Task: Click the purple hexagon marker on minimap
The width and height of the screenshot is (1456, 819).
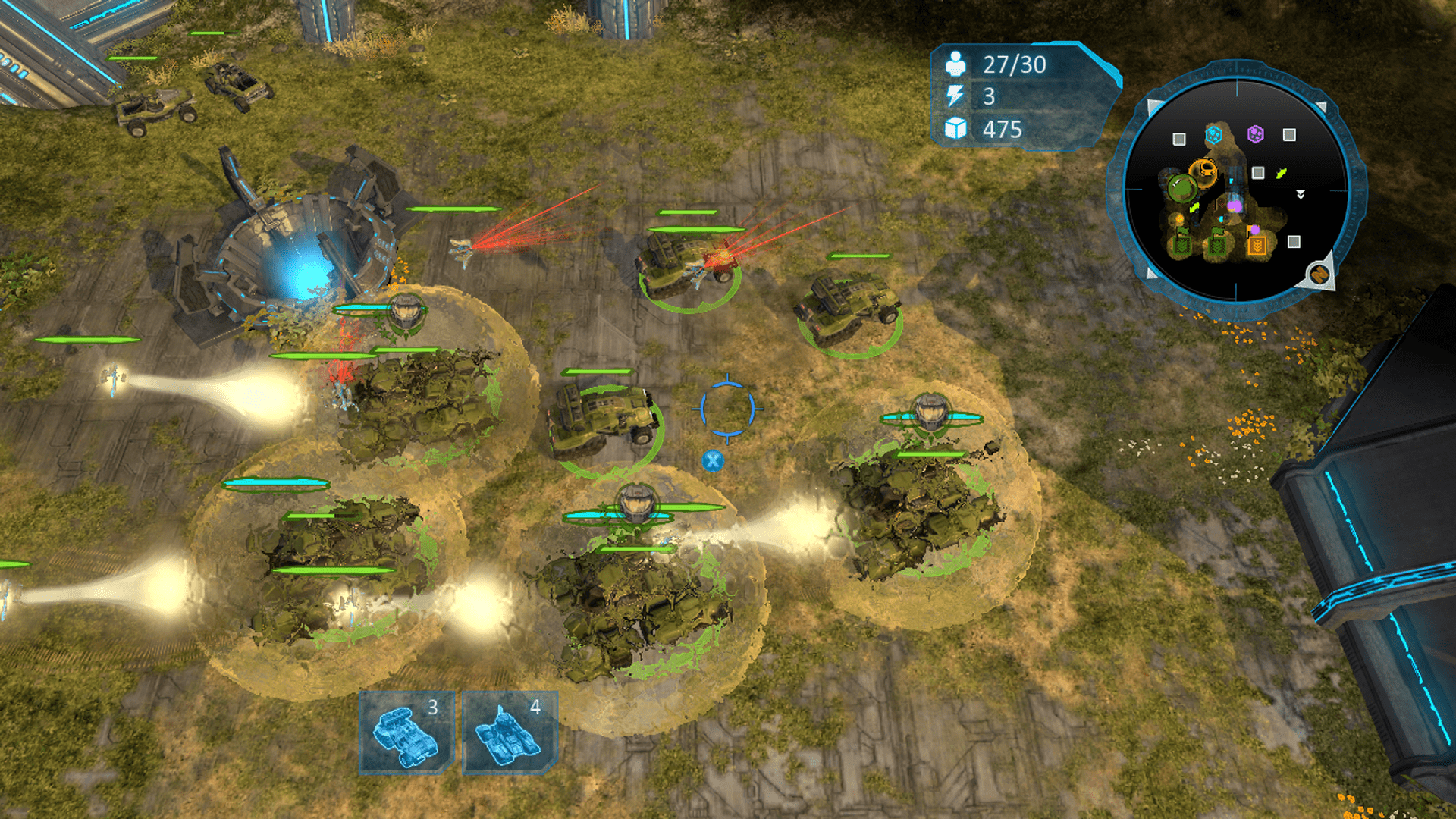Action: (1256, 134)
